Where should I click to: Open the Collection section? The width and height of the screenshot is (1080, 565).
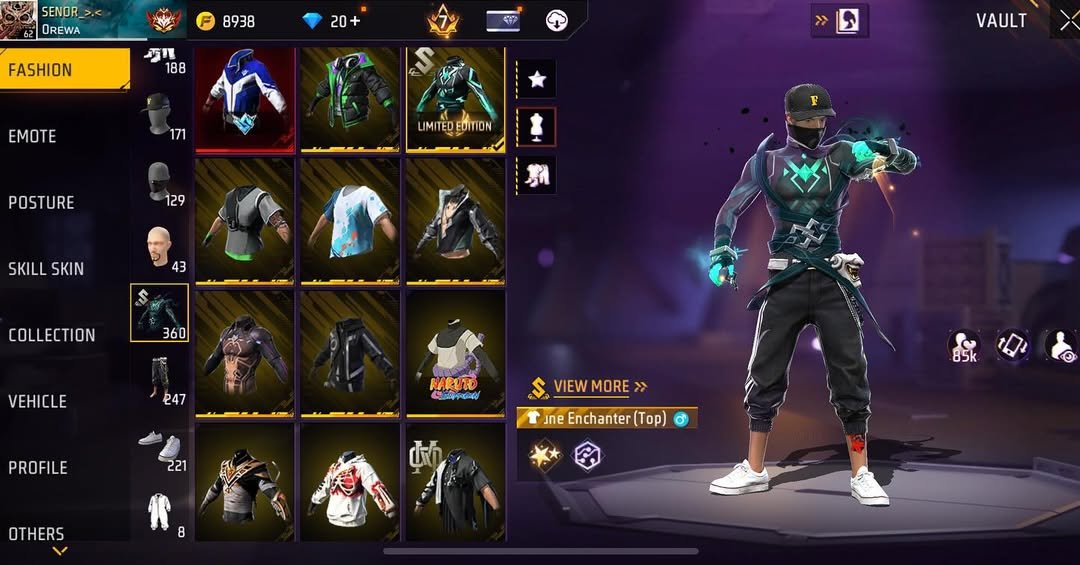(52, 335)
